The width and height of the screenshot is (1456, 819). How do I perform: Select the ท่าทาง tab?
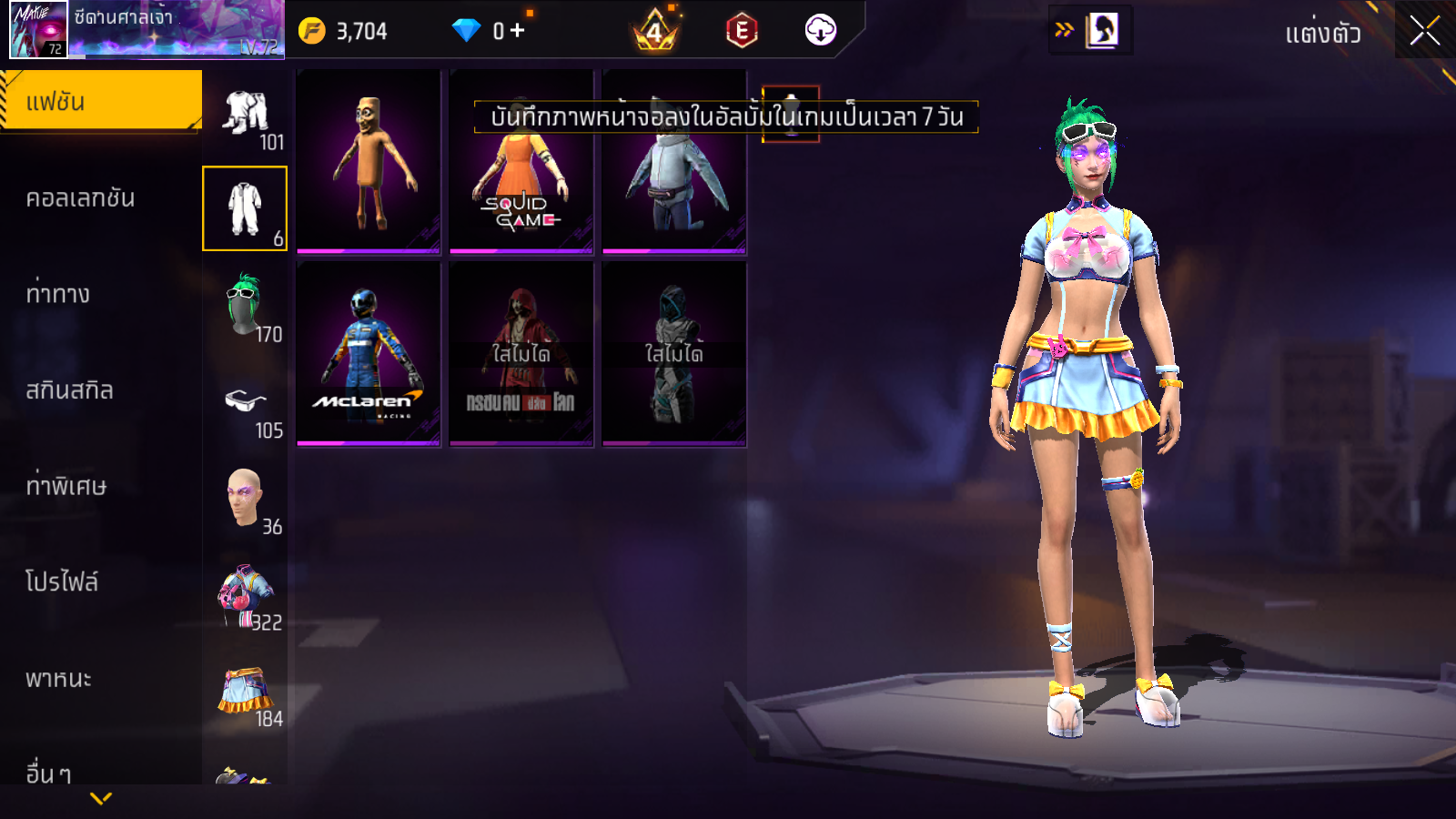click(x=58, y=294)
